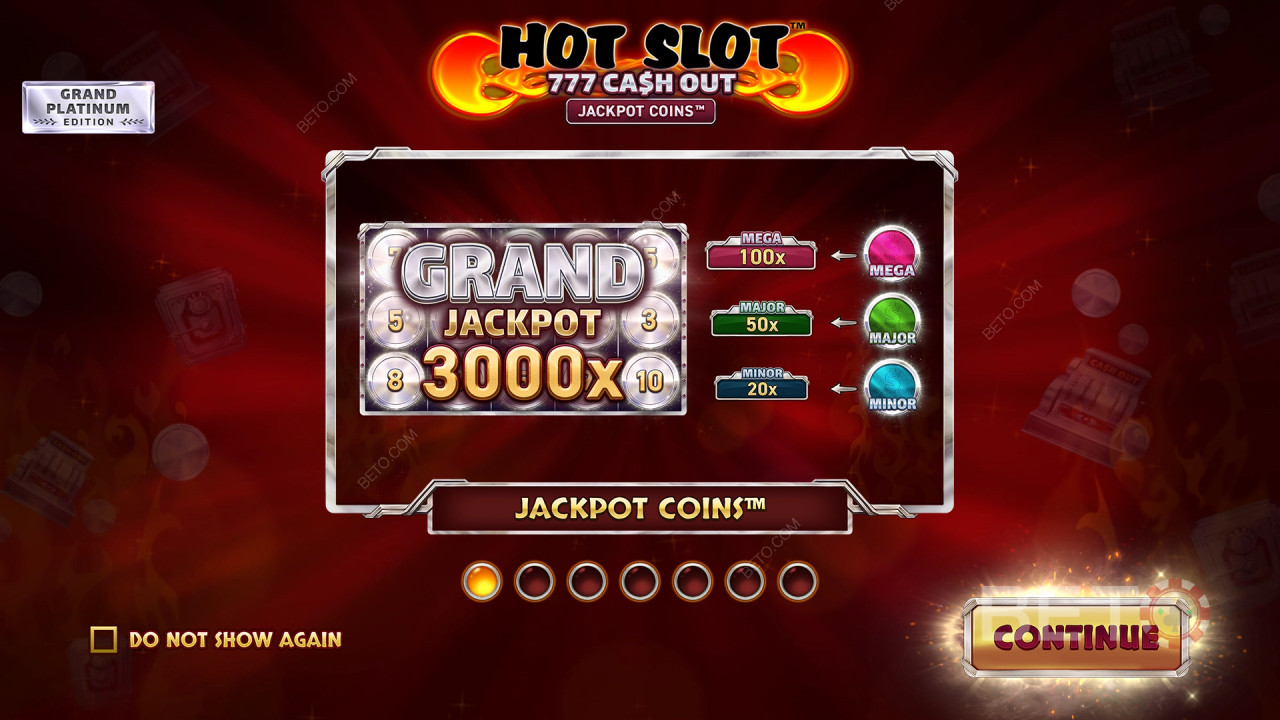Click the Grand Platinum Edition badge
Screen dimensions: 1280x720
click(x=88, y=108)
